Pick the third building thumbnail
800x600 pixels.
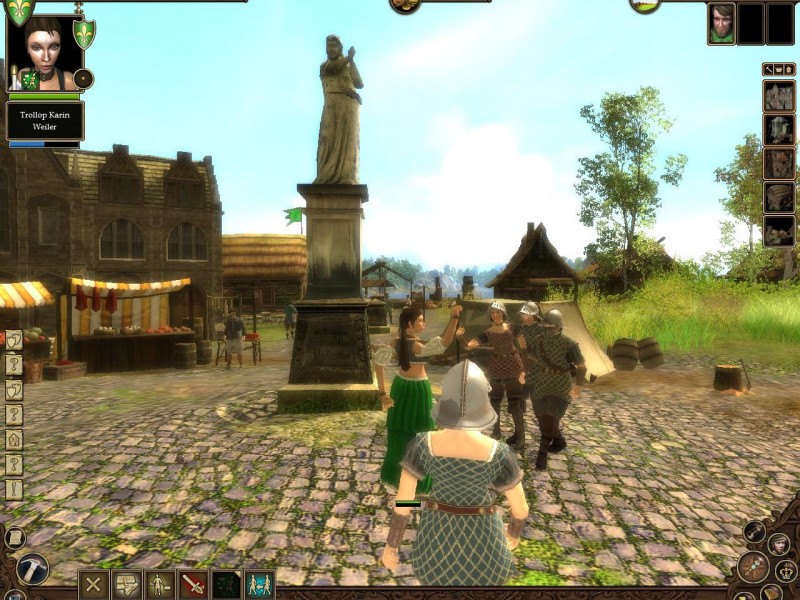click(779, 163)
